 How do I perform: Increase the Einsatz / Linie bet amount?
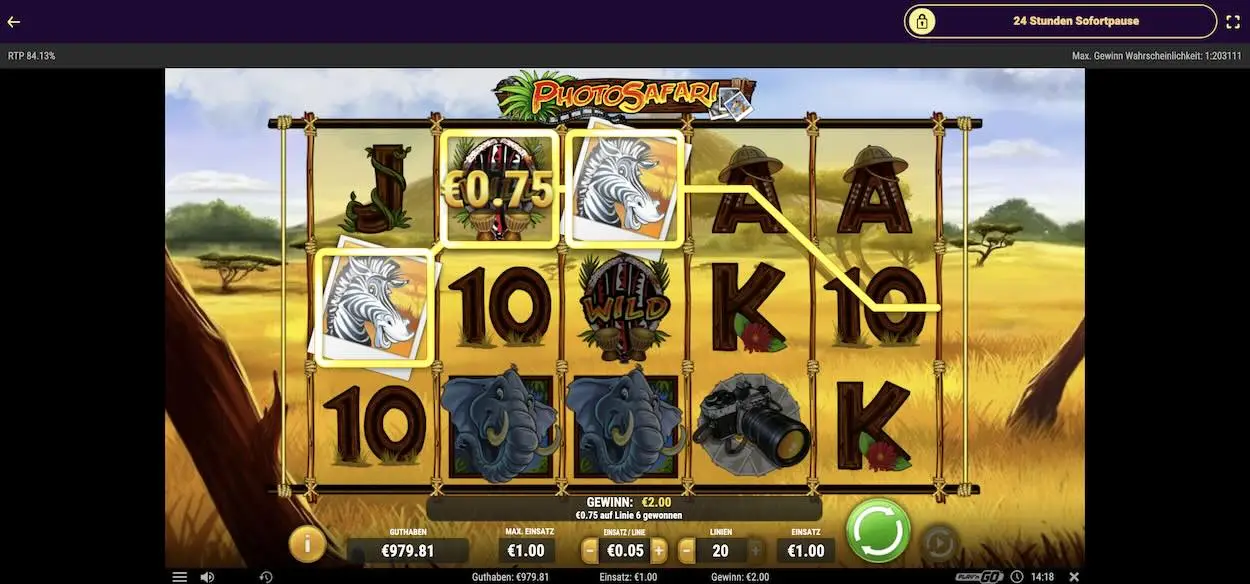click(x=659, y=550)
